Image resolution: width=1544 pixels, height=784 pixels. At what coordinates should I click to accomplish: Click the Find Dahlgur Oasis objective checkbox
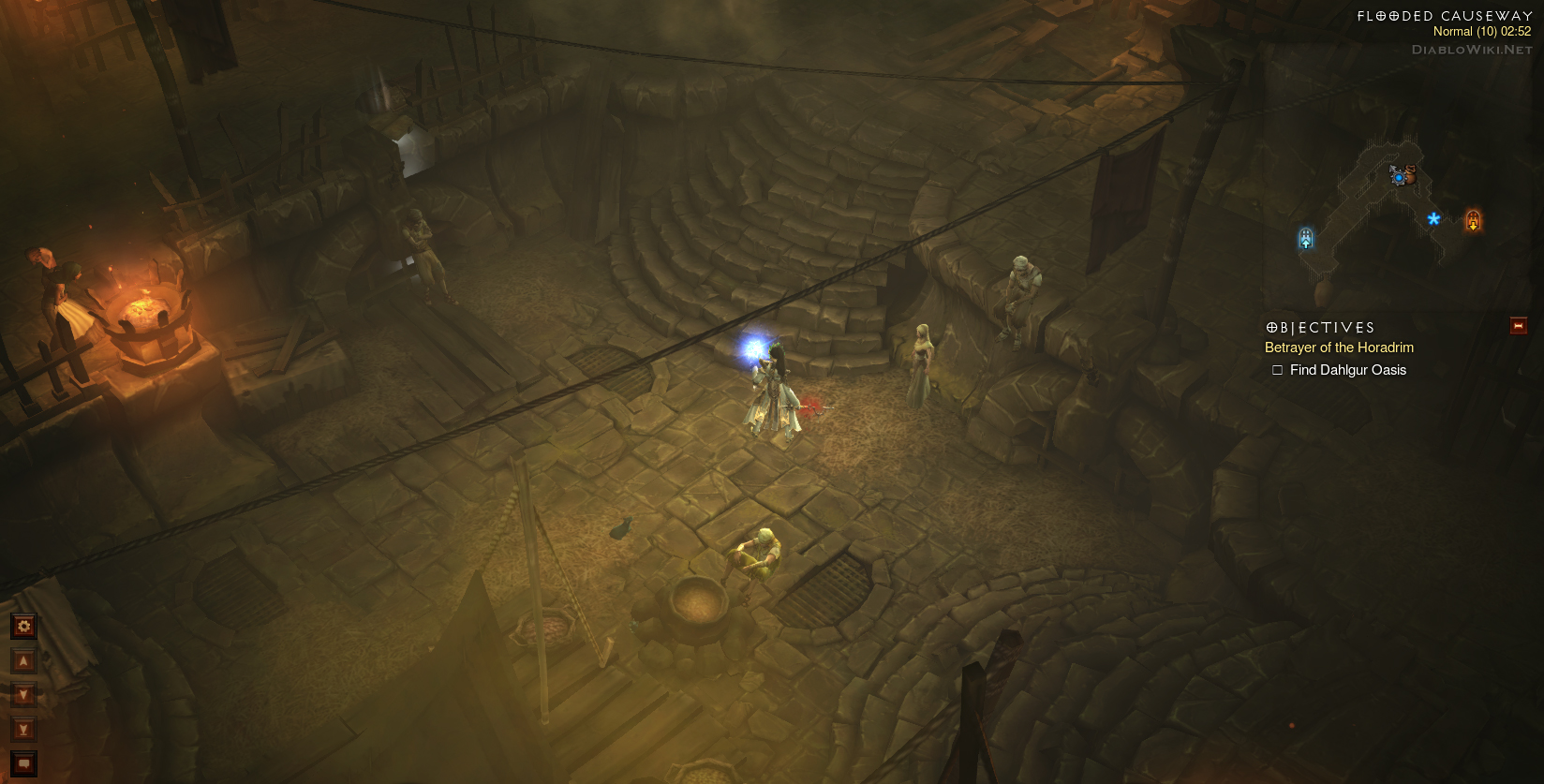coord(1277,370)
